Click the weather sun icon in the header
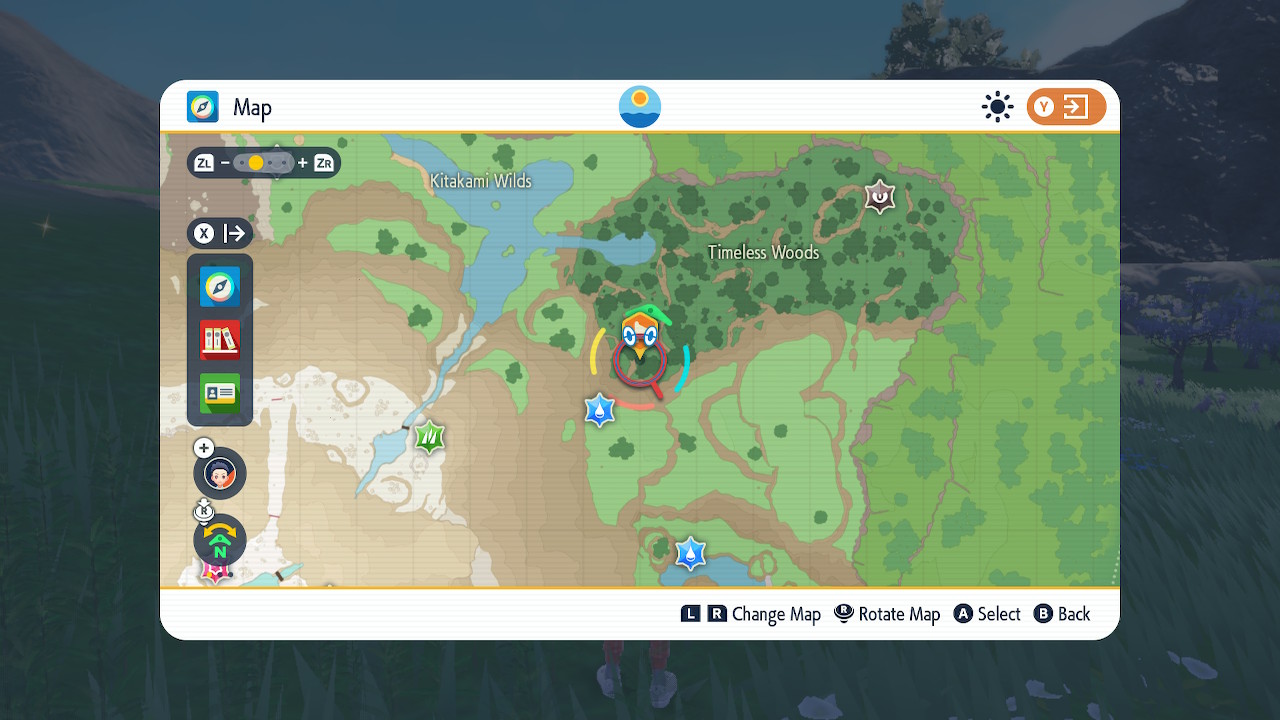1280x720 pixels. tap(997, 106)
